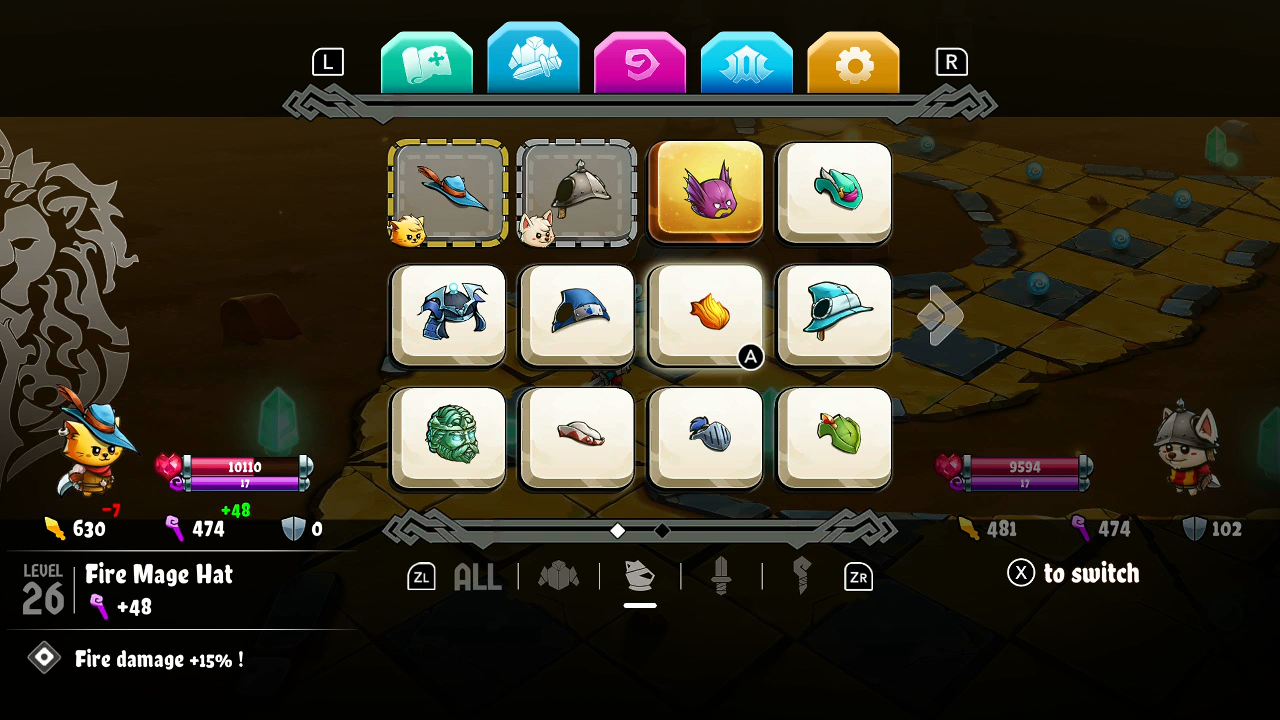This screenshot has width=1280, height=720.
Task: Select the green leaf cap item
Action: point(833,438)
